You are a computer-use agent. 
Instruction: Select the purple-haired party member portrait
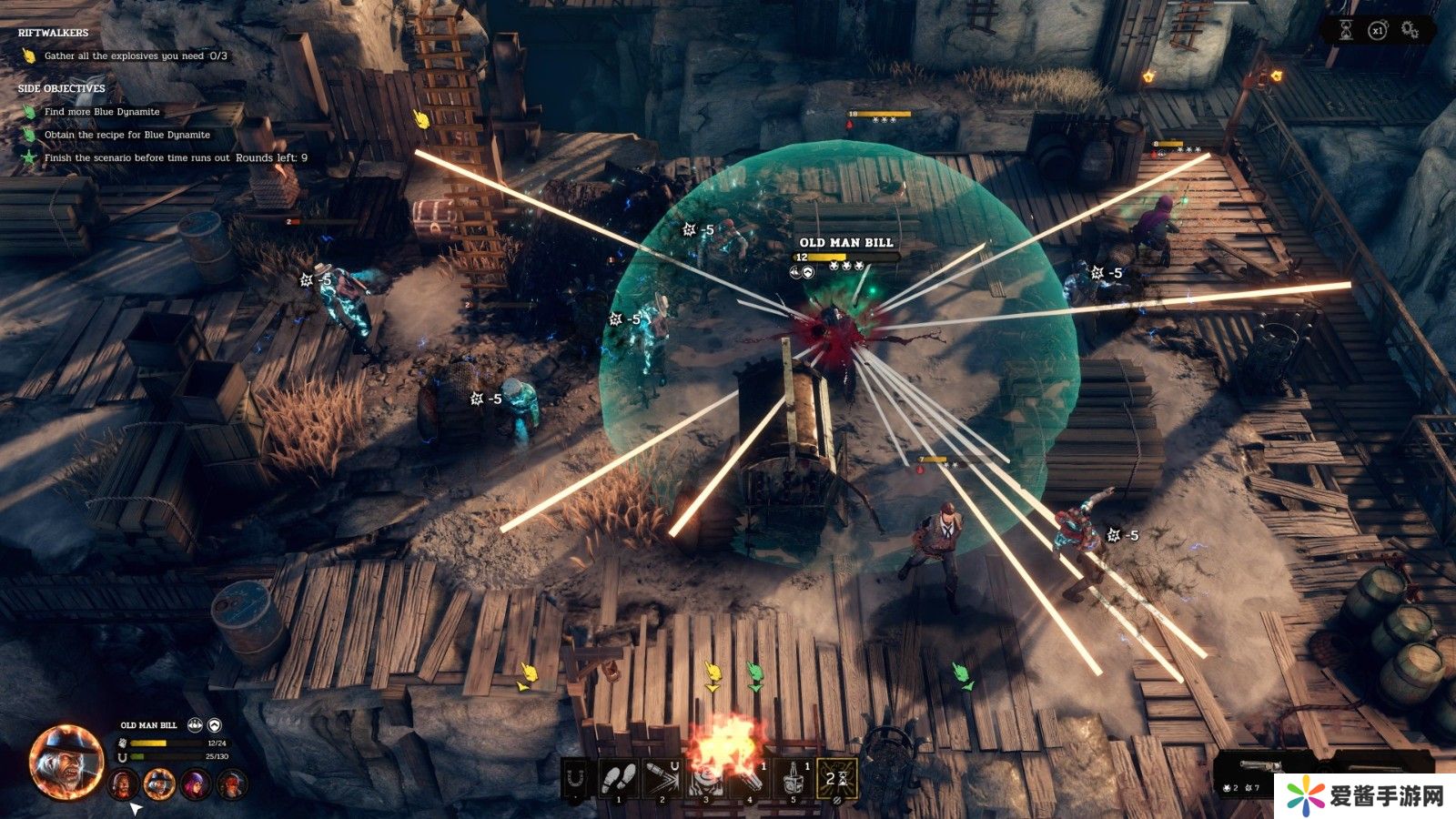pyautogui.click(x=195, y=783)
